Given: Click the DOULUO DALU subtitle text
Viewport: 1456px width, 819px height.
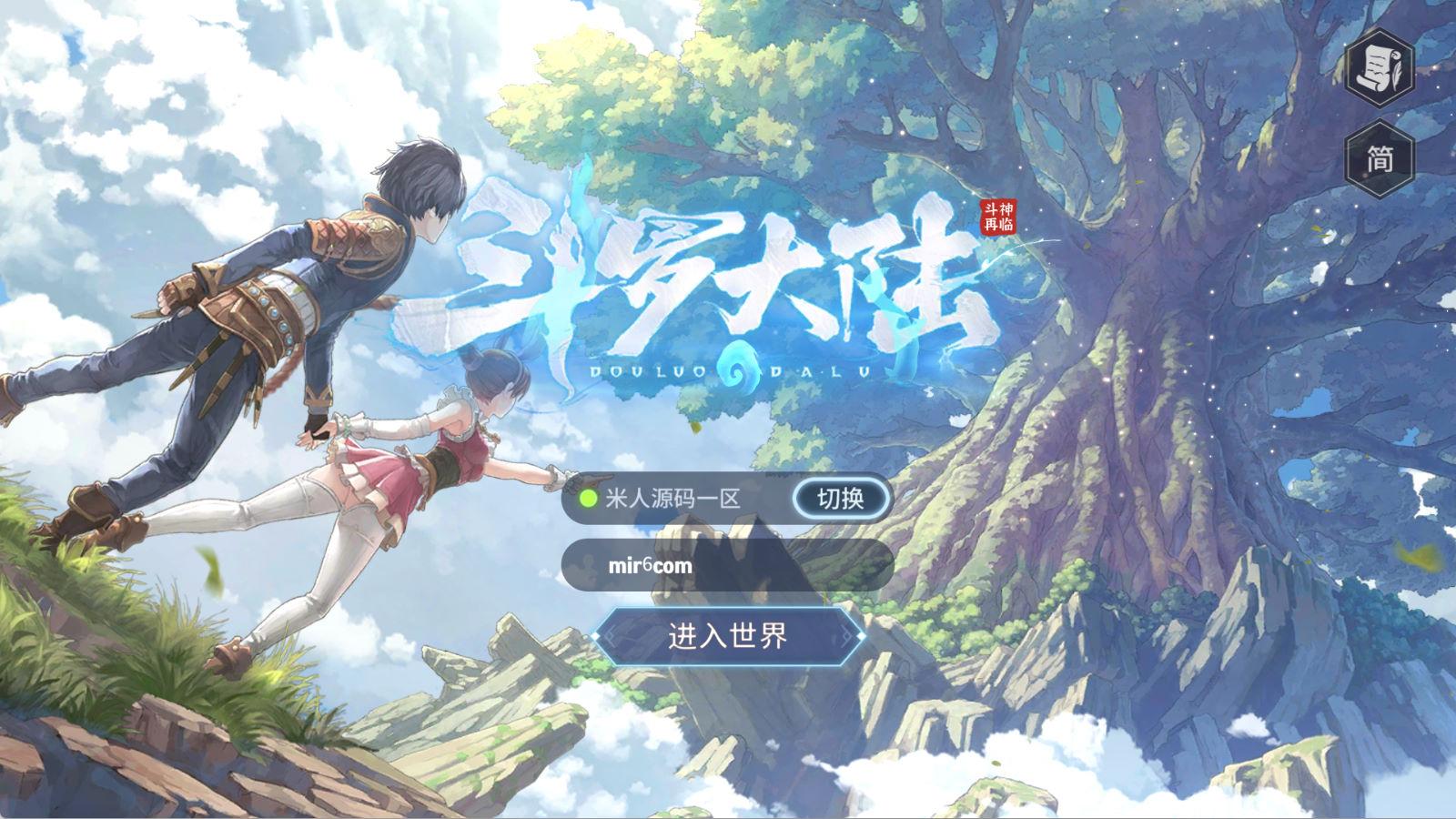Looking at the screenshot, I should click(728, 369).
